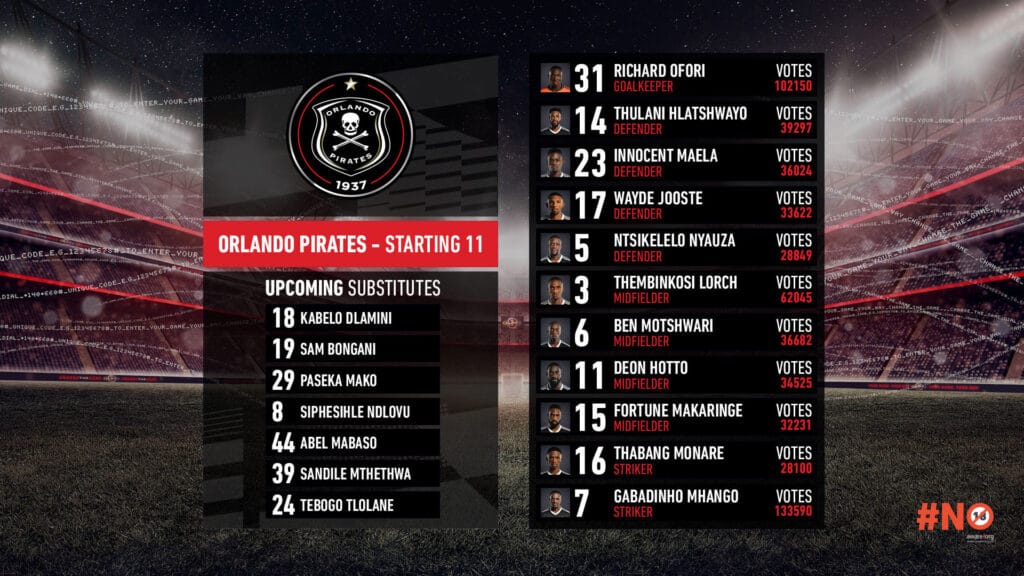Select Richard Ofori goalkeeper row
1024x576 pixels.
677,78
